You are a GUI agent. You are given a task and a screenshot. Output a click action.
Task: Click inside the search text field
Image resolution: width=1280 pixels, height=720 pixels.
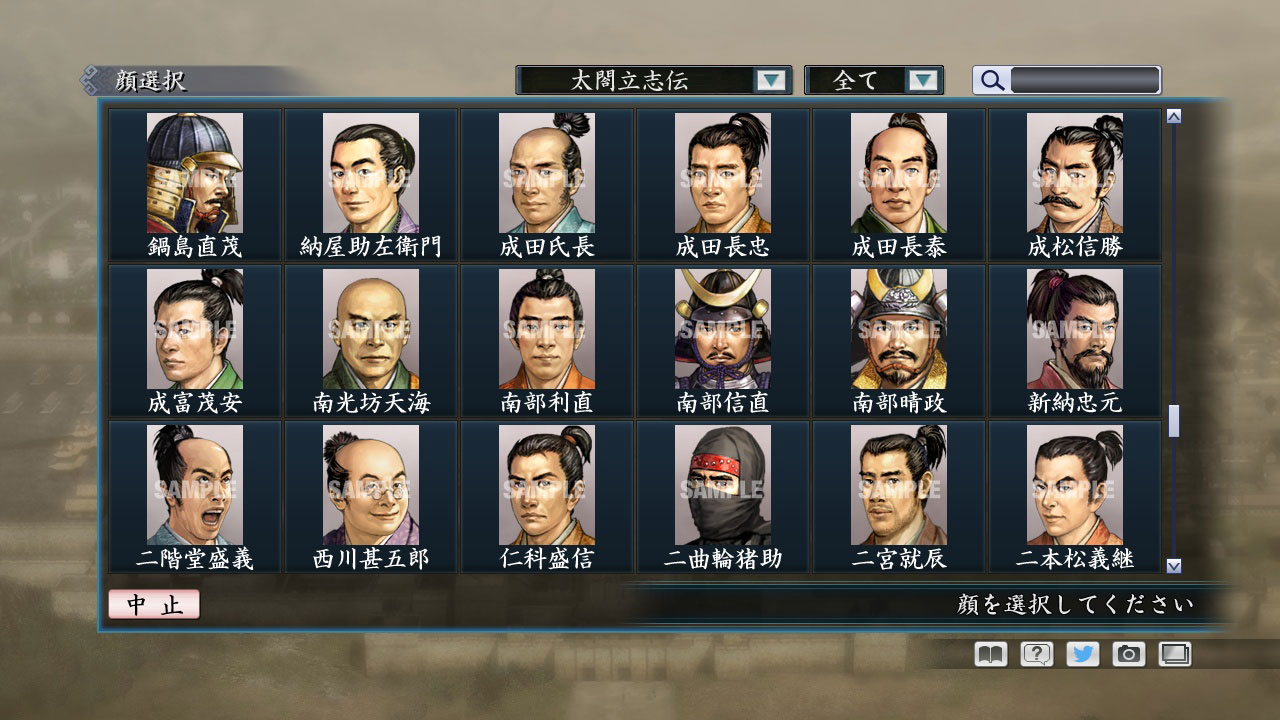1085,80
